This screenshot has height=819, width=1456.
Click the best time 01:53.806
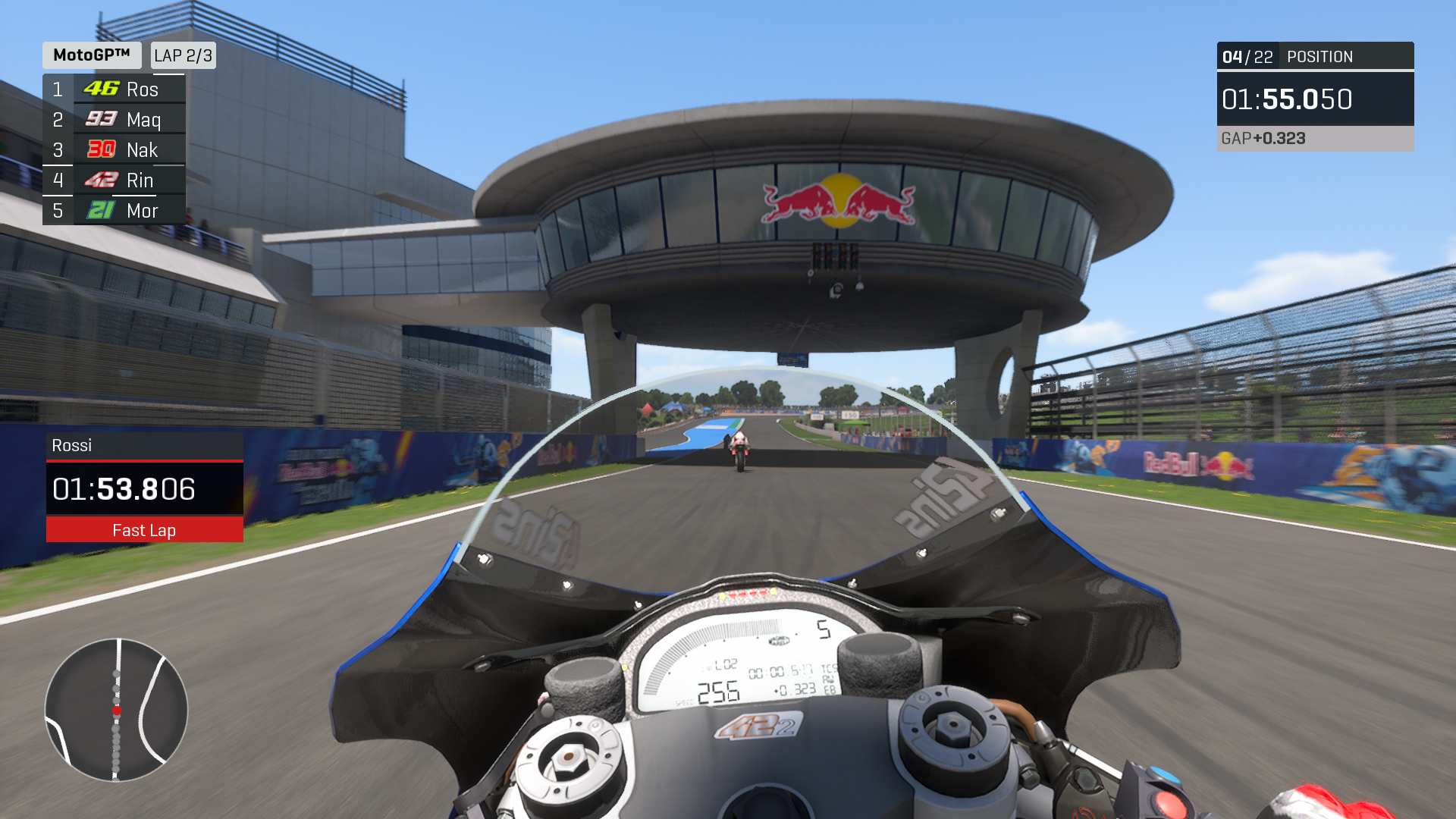(125, 489)
